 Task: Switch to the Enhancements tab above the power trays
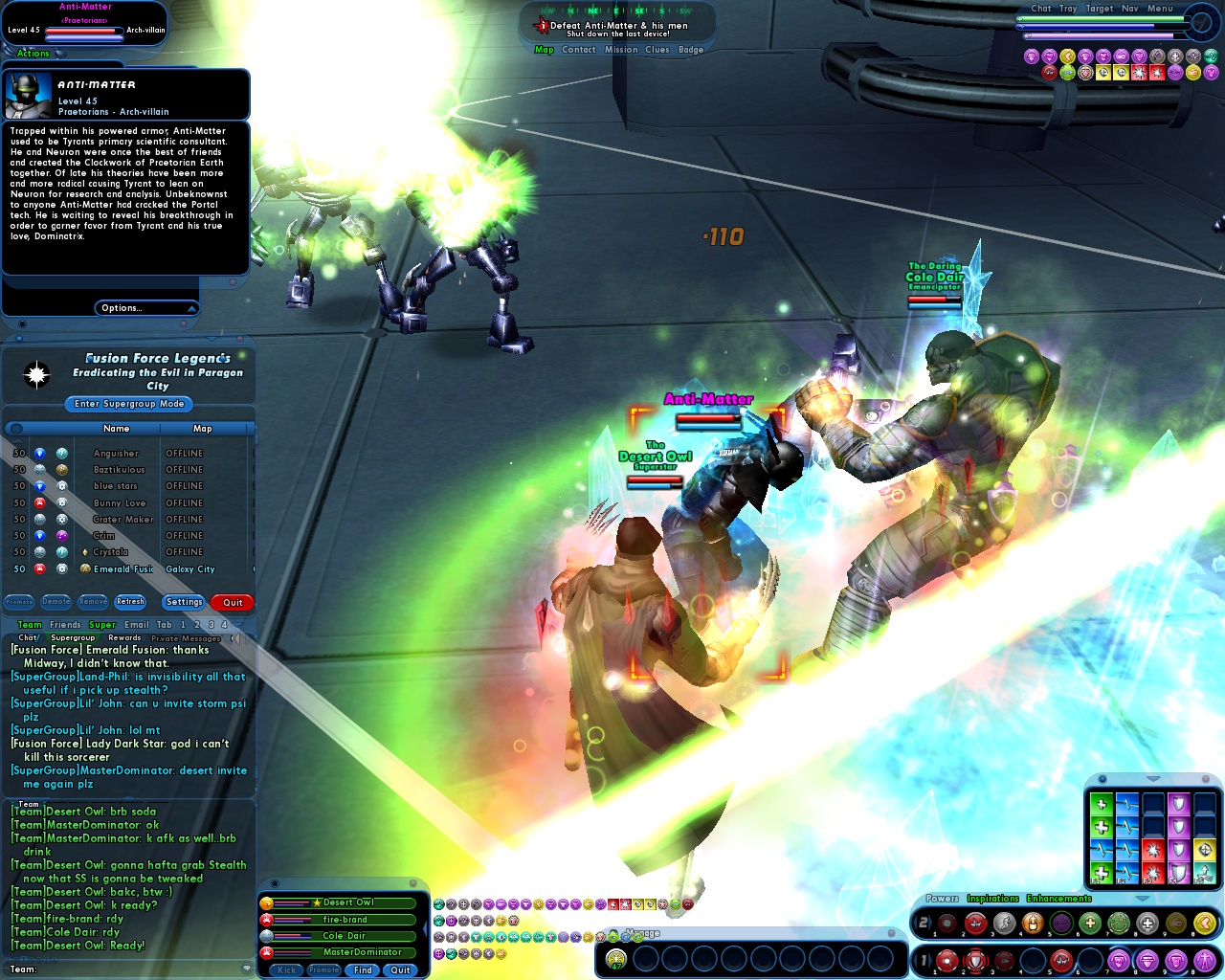click(x=1058, y=898)
